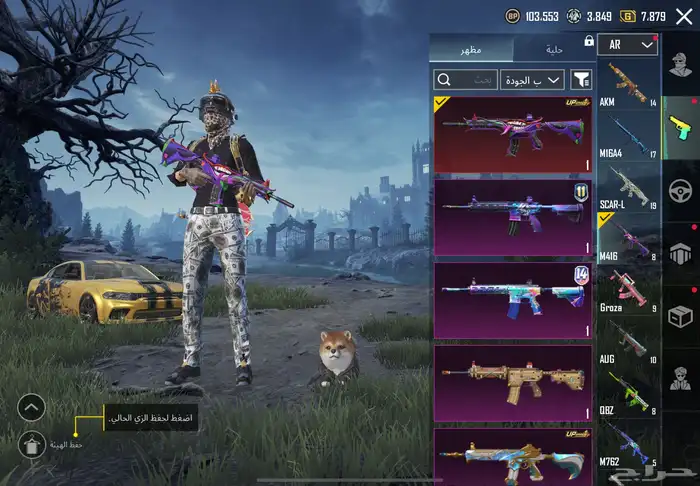Open the vehicle steering wheel category
Image resolution: width=700 pixels, height=486 pixels.
(680, 190)
